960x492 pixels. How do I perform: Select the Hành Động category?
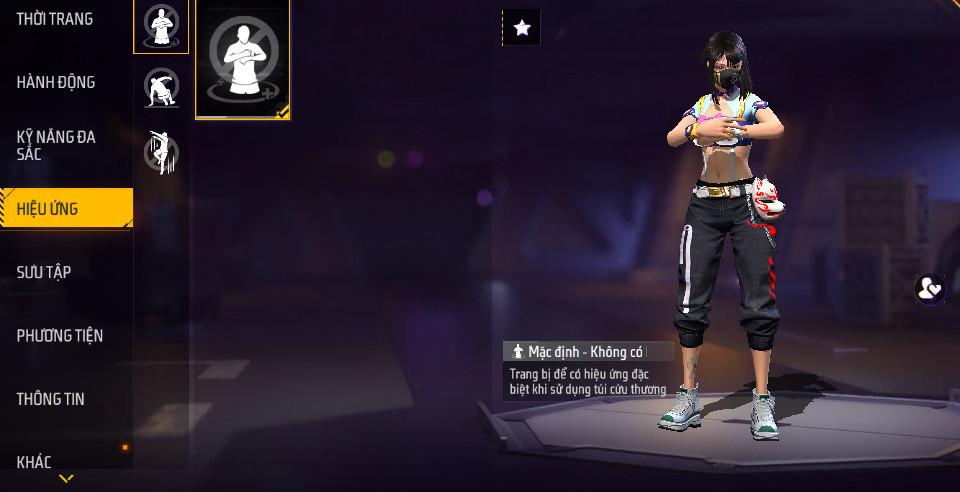point(56,82)
